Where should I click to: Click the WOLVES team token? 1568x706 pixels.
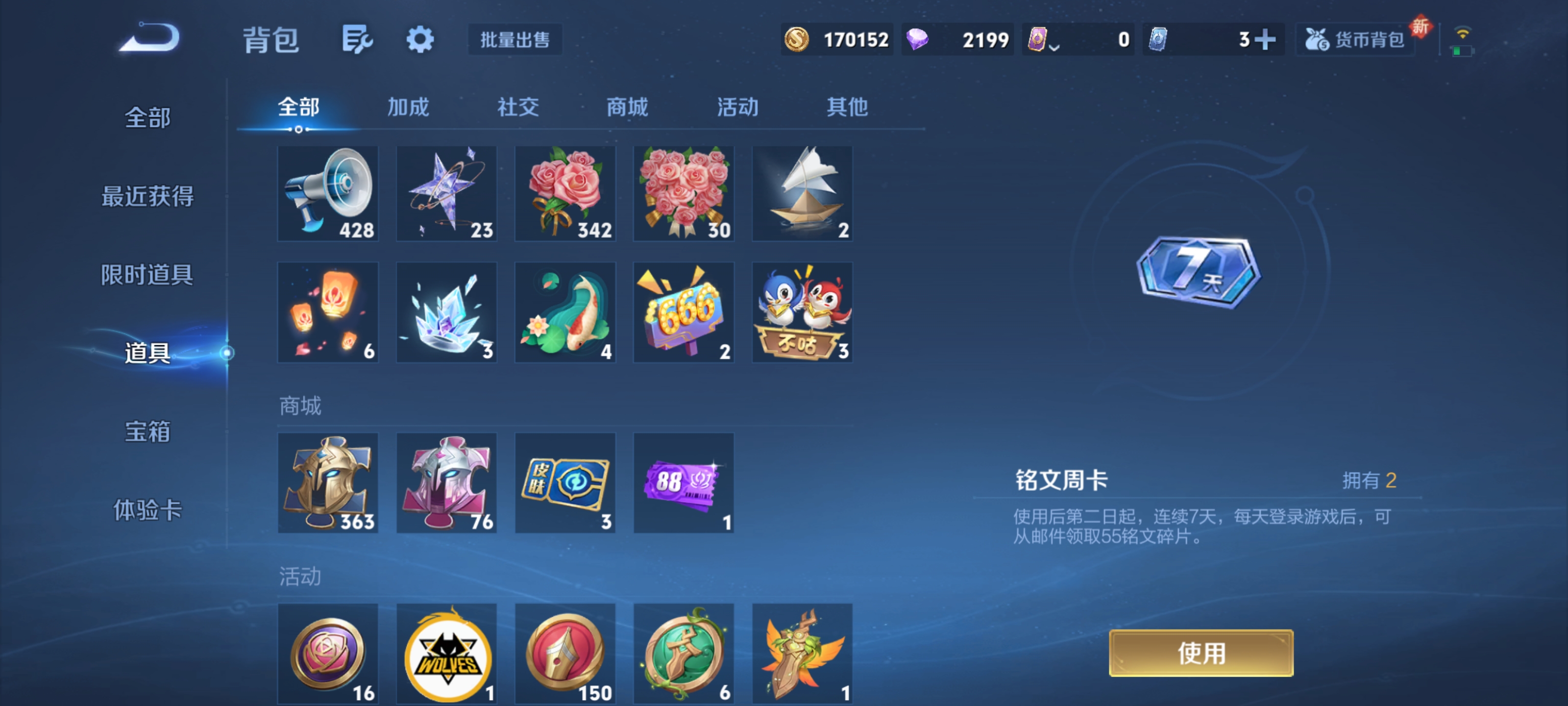pos(446,655)
